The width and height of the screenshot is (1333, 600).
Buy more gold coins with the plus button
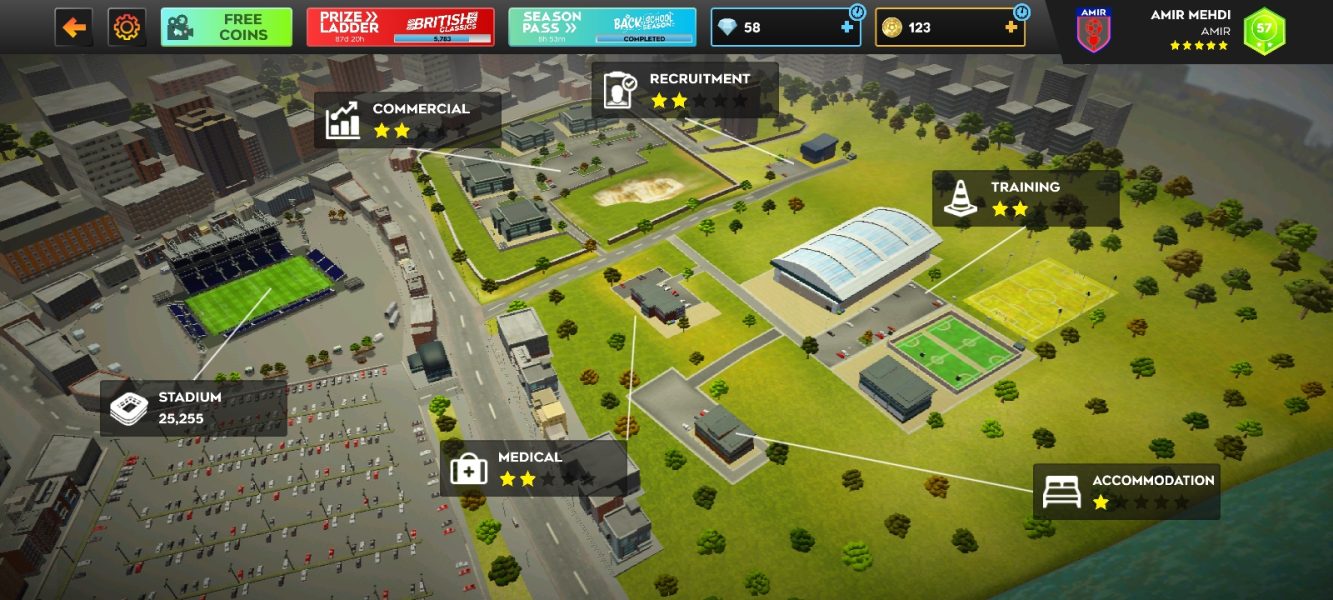click(x=1011, y=28)
